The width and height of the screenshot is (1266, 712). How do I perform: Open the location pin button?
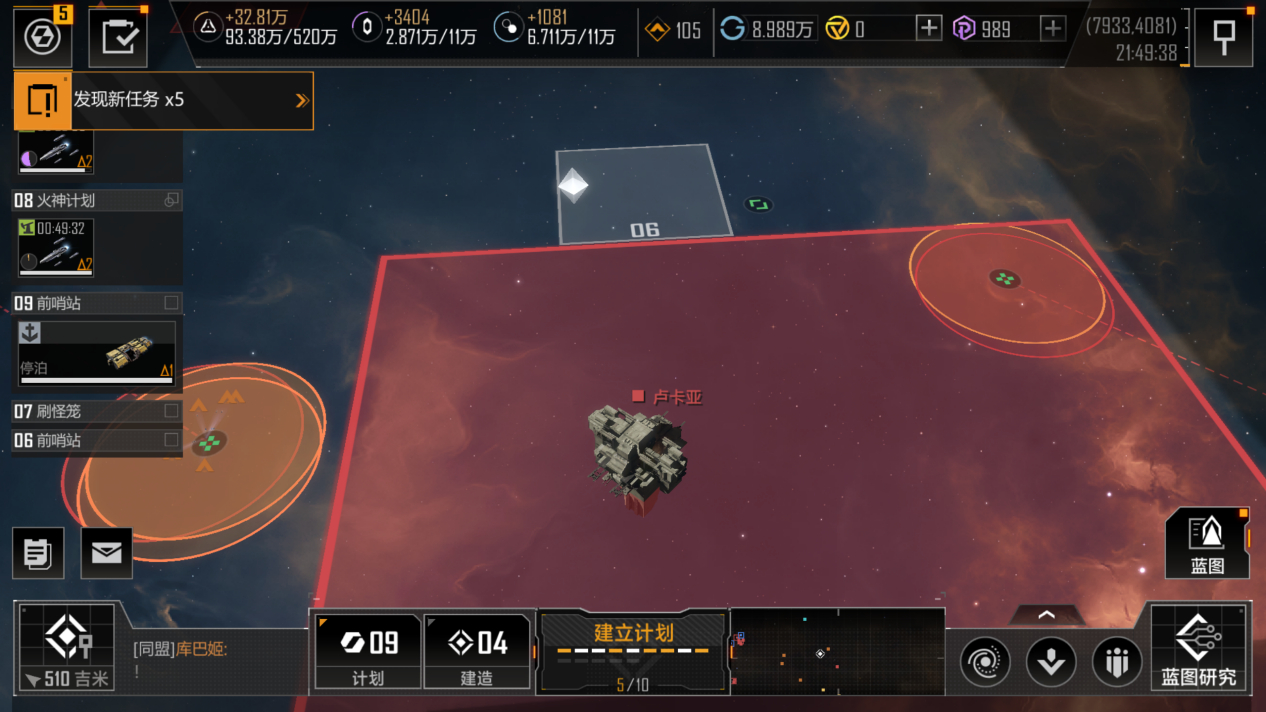coord(1223,38)
